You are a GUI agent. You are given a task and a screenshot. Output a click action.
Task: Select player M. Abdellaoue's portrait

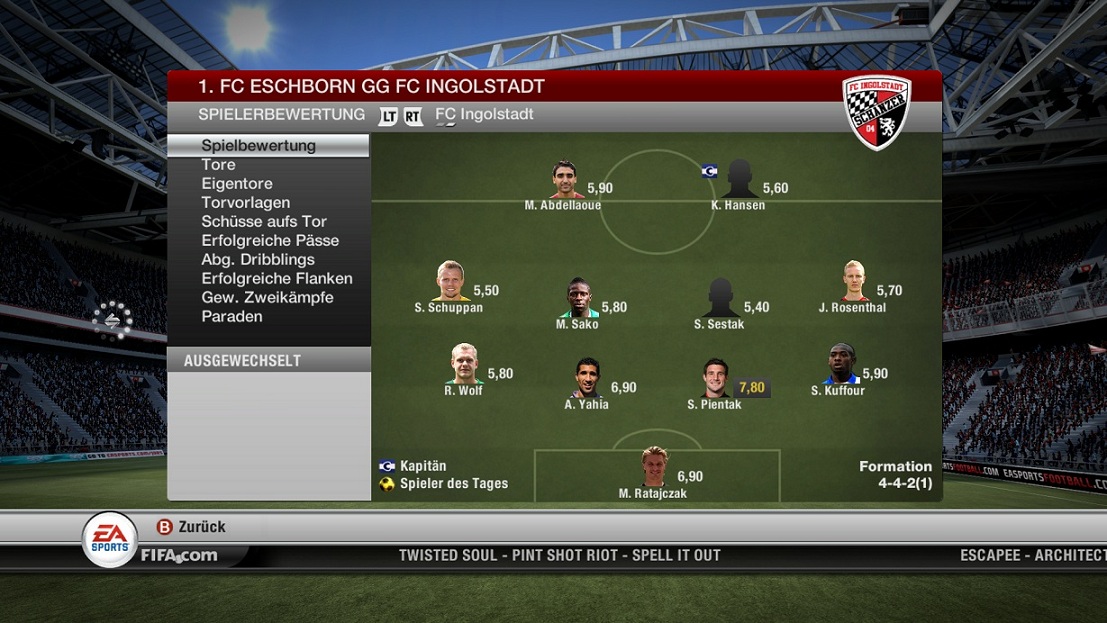[565, 180]
